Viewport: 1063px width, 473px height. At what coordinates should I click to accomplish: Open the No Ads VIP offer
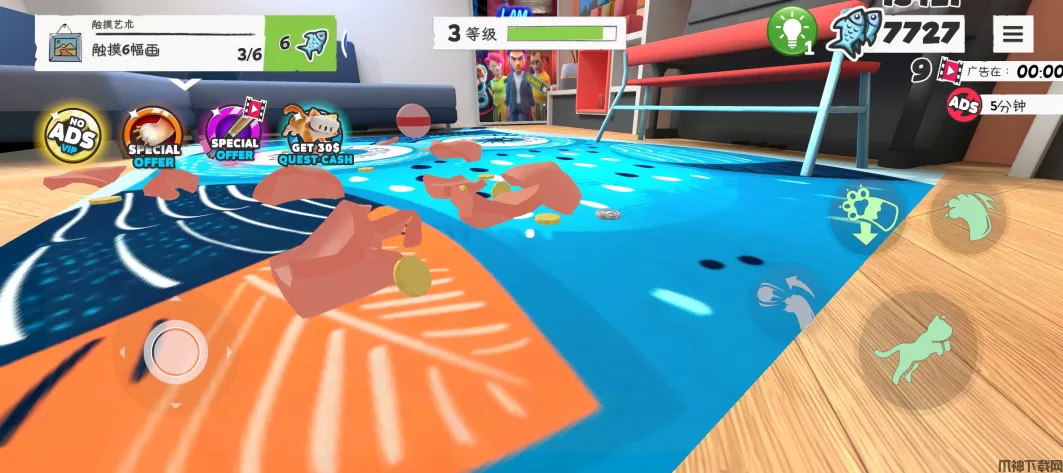pos(71,134)
